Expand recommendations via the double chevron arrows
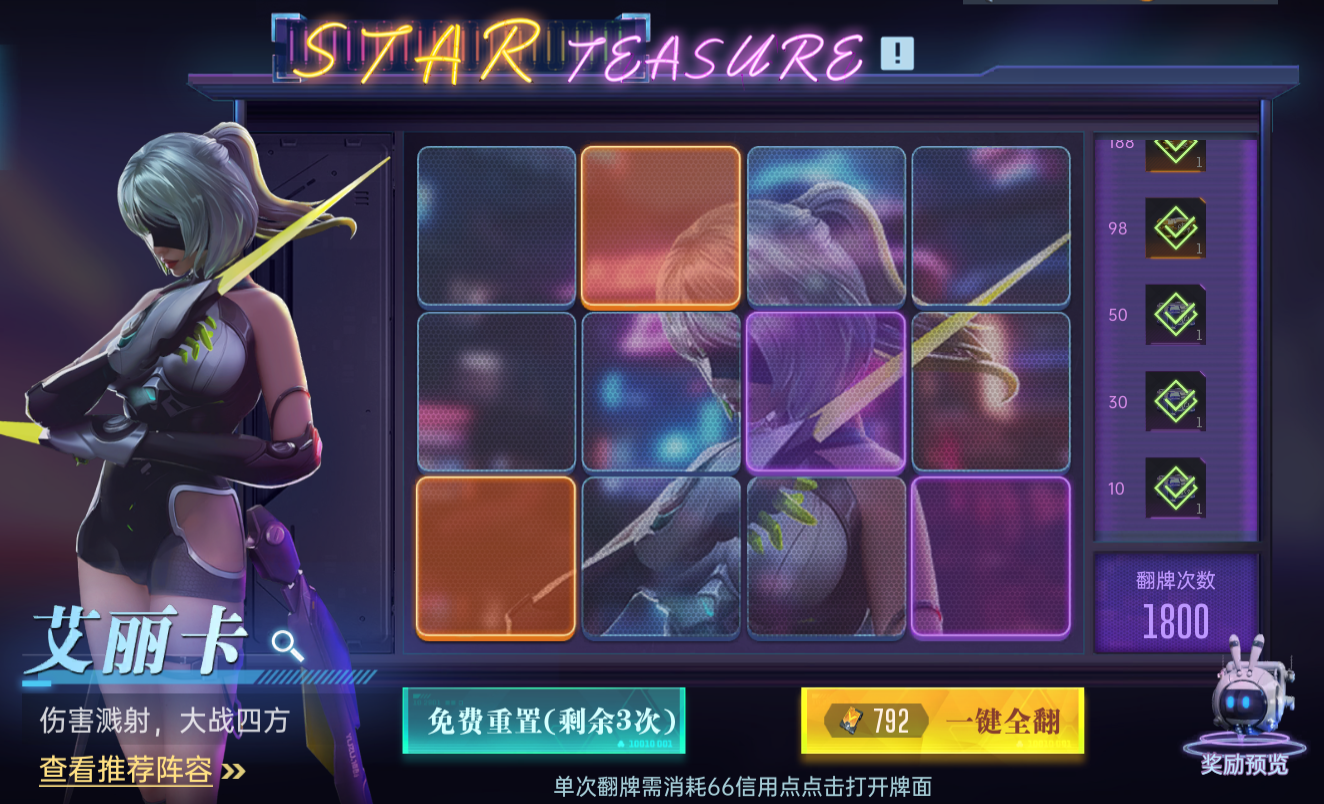The height and width of the screenshot is (804, 1324). coord(231,773)
